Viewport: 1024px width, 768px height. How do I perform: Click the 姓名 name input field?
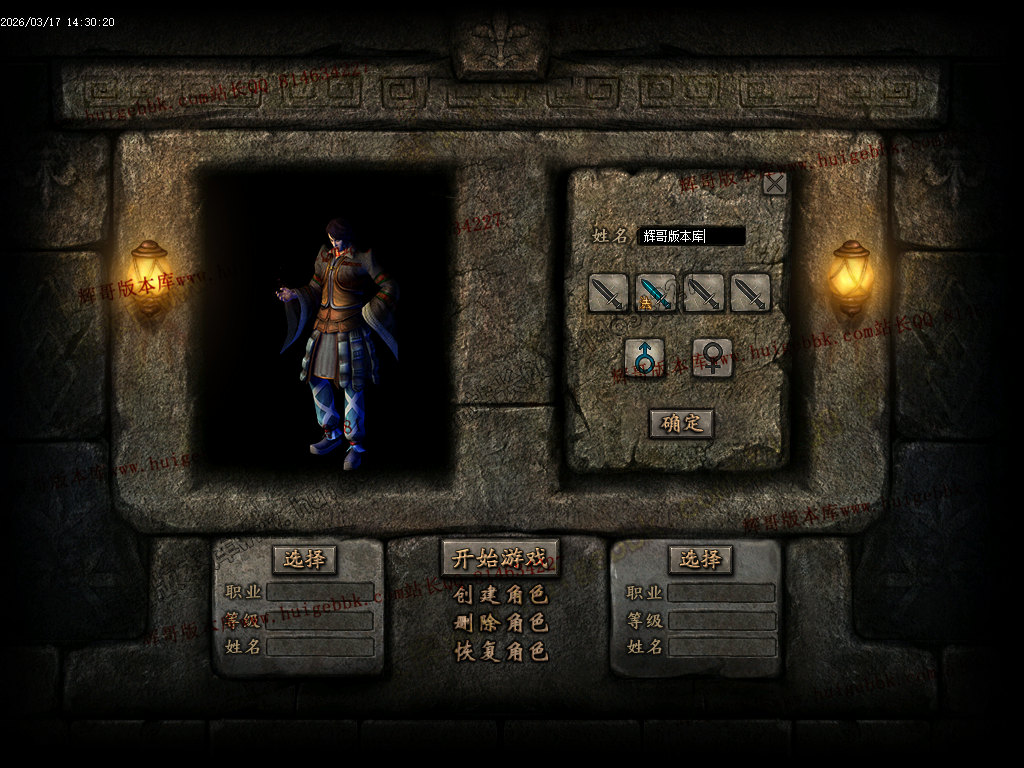click(x=692, y=236)
